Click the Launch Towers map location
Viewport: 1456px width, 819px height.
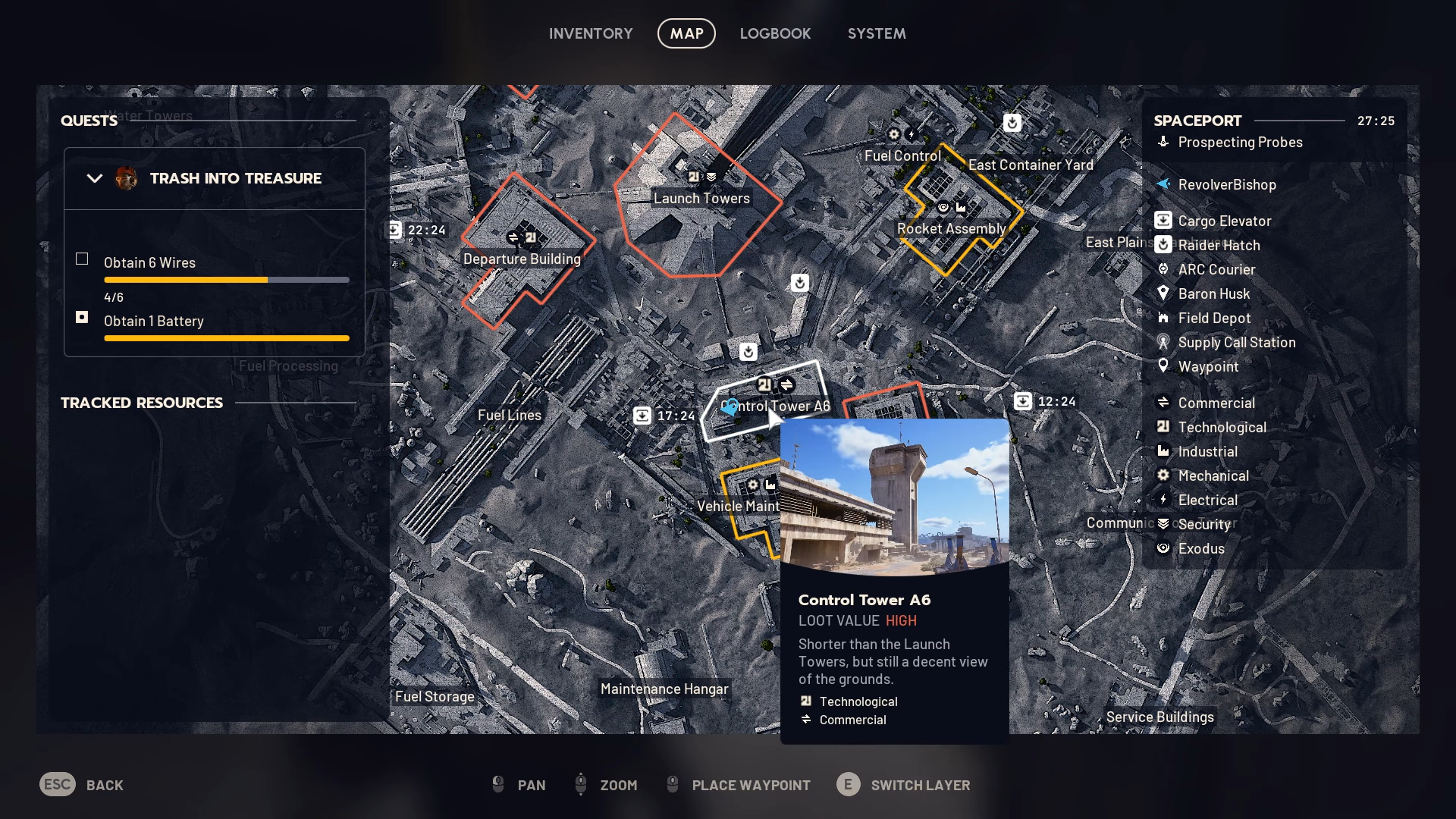(701, 199)
